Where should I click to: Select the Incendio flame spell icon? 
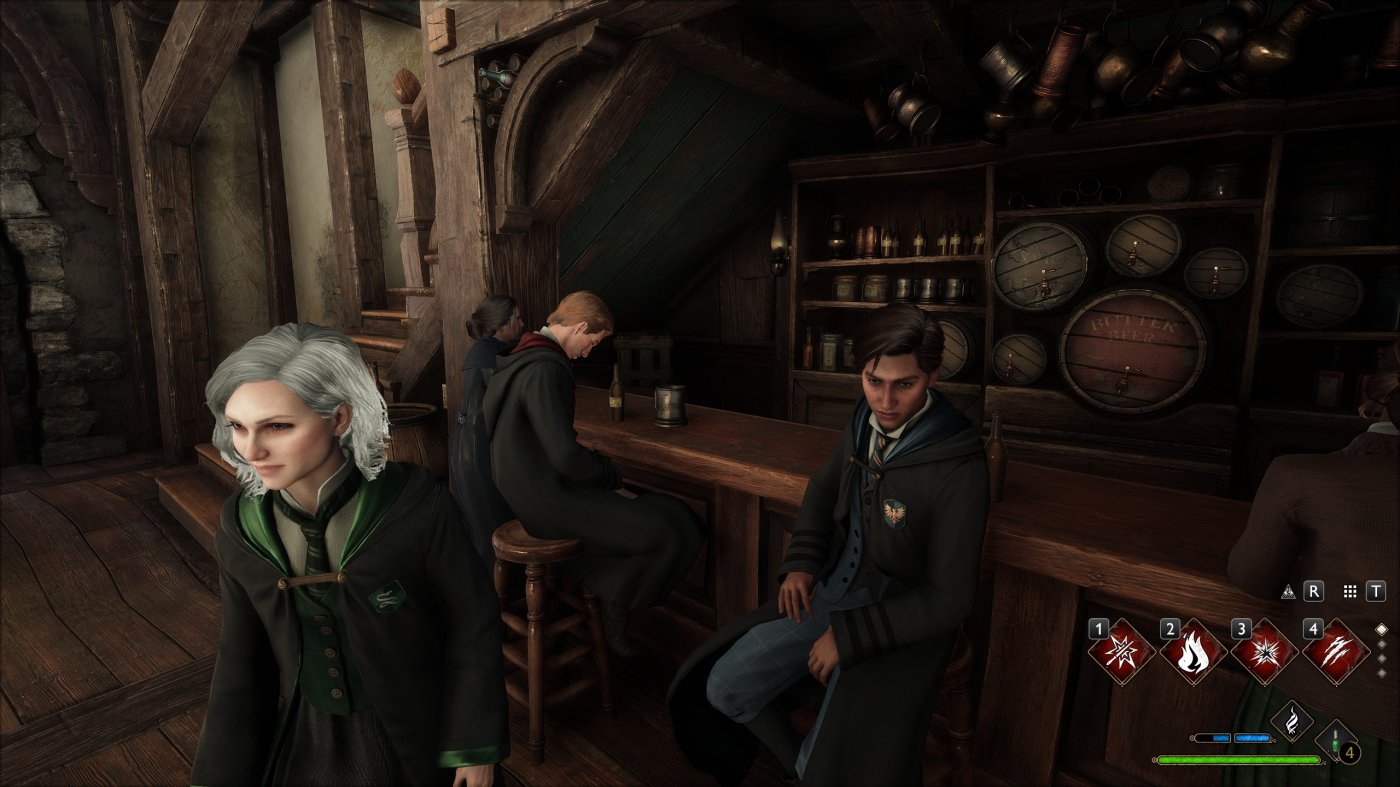(1193, 651)
